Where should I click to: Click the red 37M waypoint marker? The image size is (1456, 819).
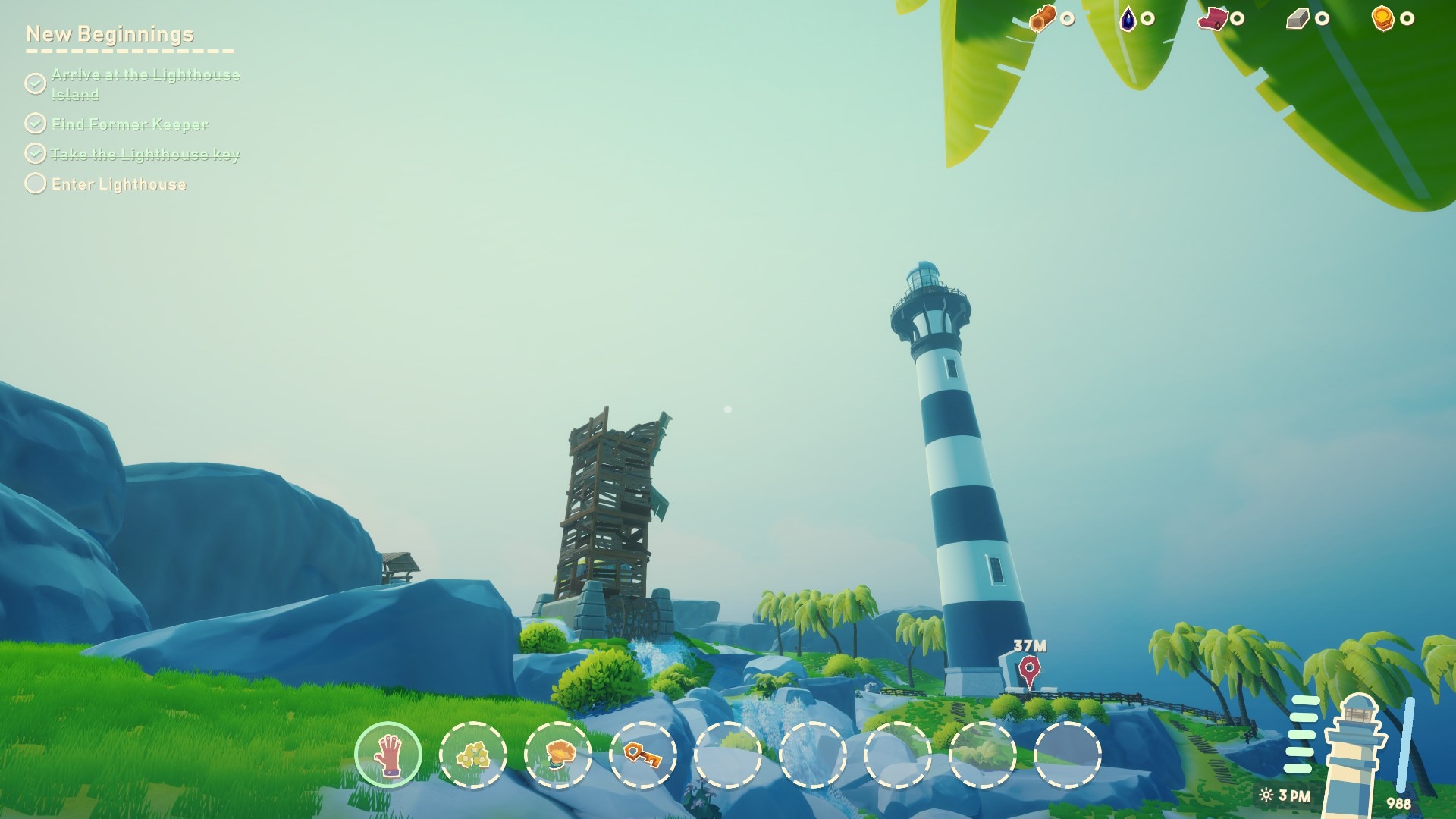[x=1029, y=670]
